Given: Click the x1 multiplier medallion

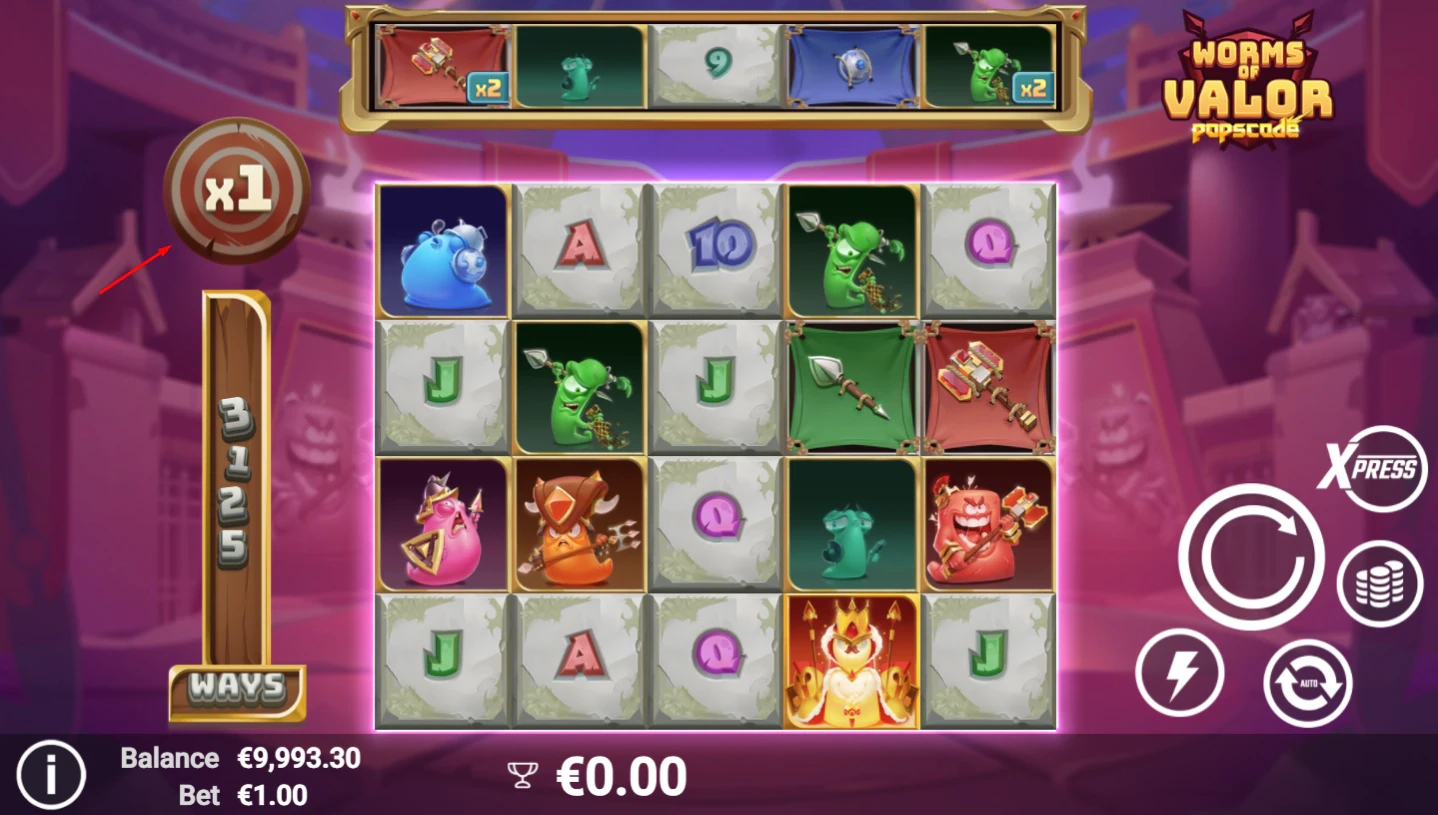Looking at the screenshot, I should point(236,193).
